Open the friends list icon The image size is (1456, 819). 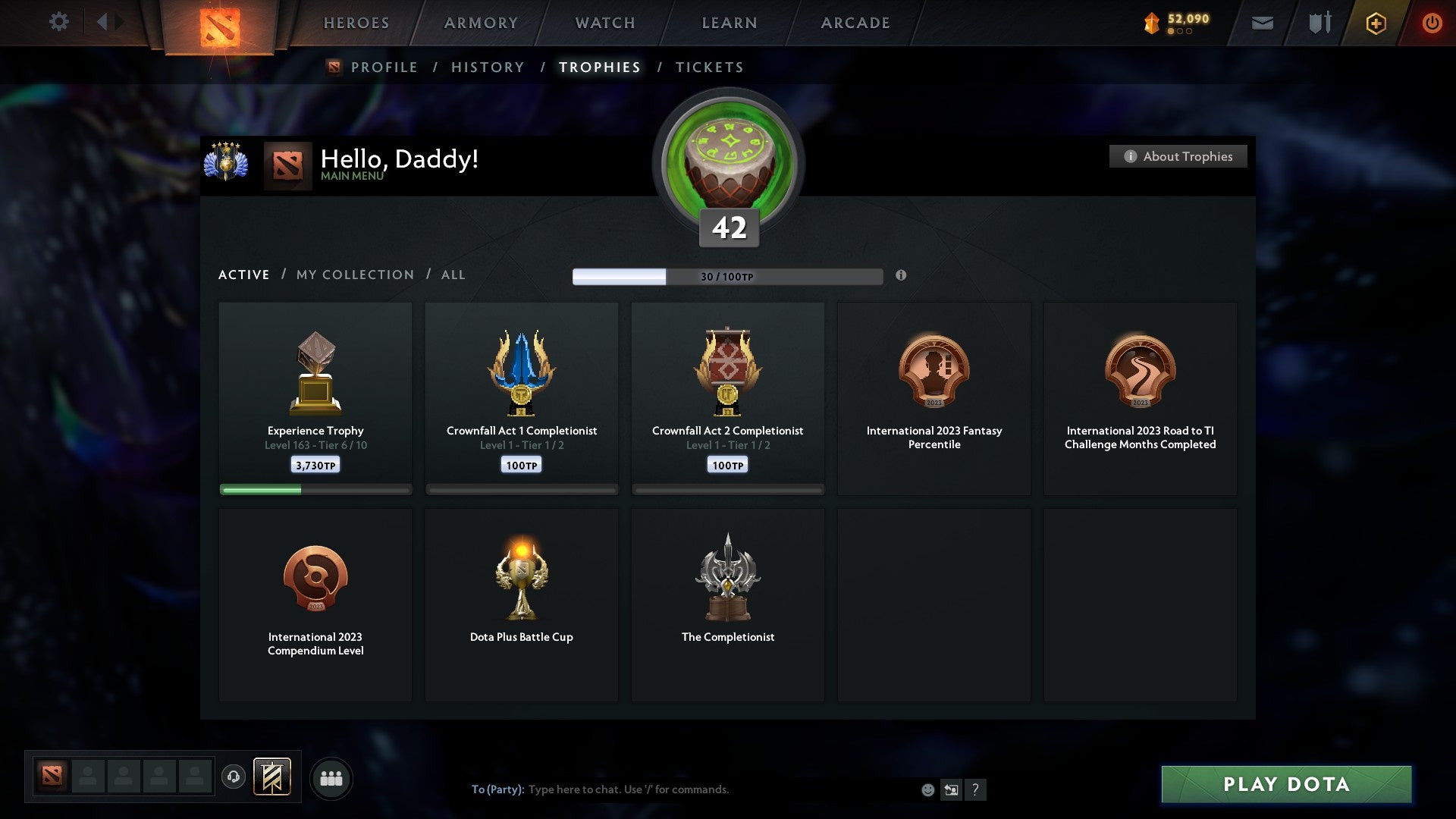330,777
